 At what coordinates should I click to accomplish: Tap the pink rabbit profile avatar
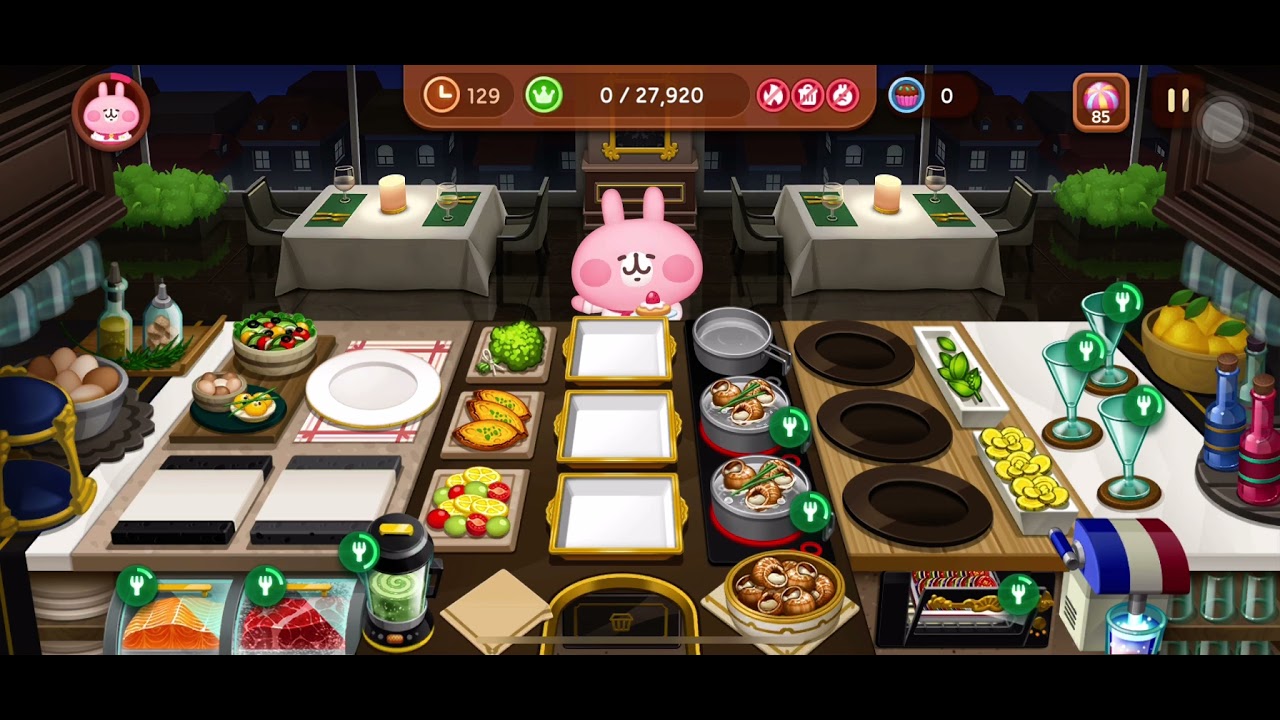pyautogui.click(x=111, y=111)
